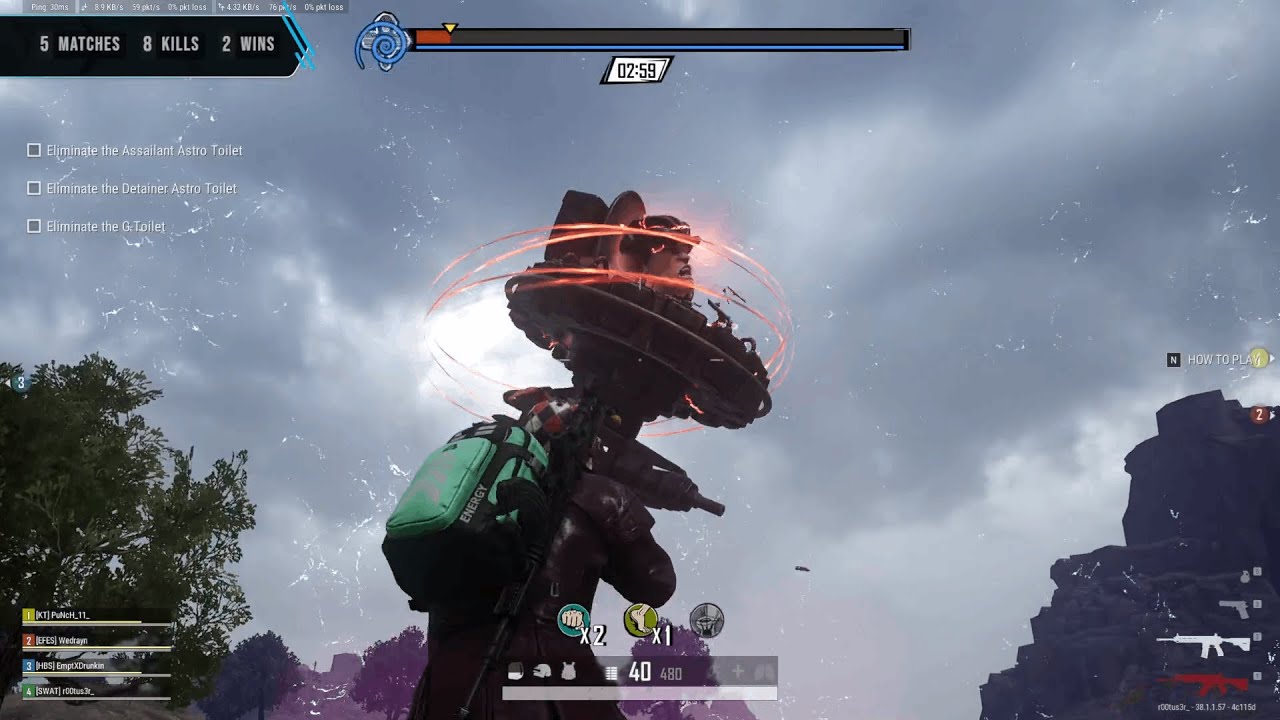
Task: Tick the Eliminate the Assailant Astro Toilet objective
Action: 34,150
